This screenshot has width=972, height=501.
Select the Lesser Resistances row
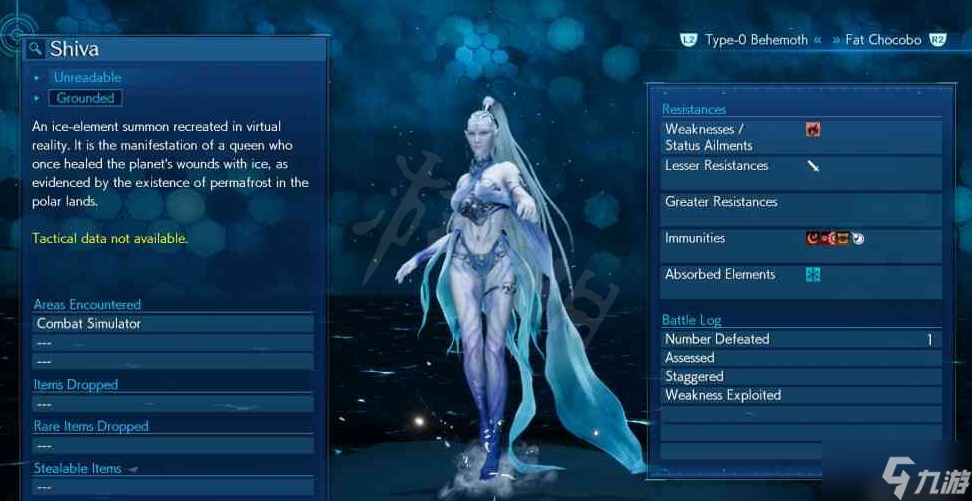pos(801,166)
